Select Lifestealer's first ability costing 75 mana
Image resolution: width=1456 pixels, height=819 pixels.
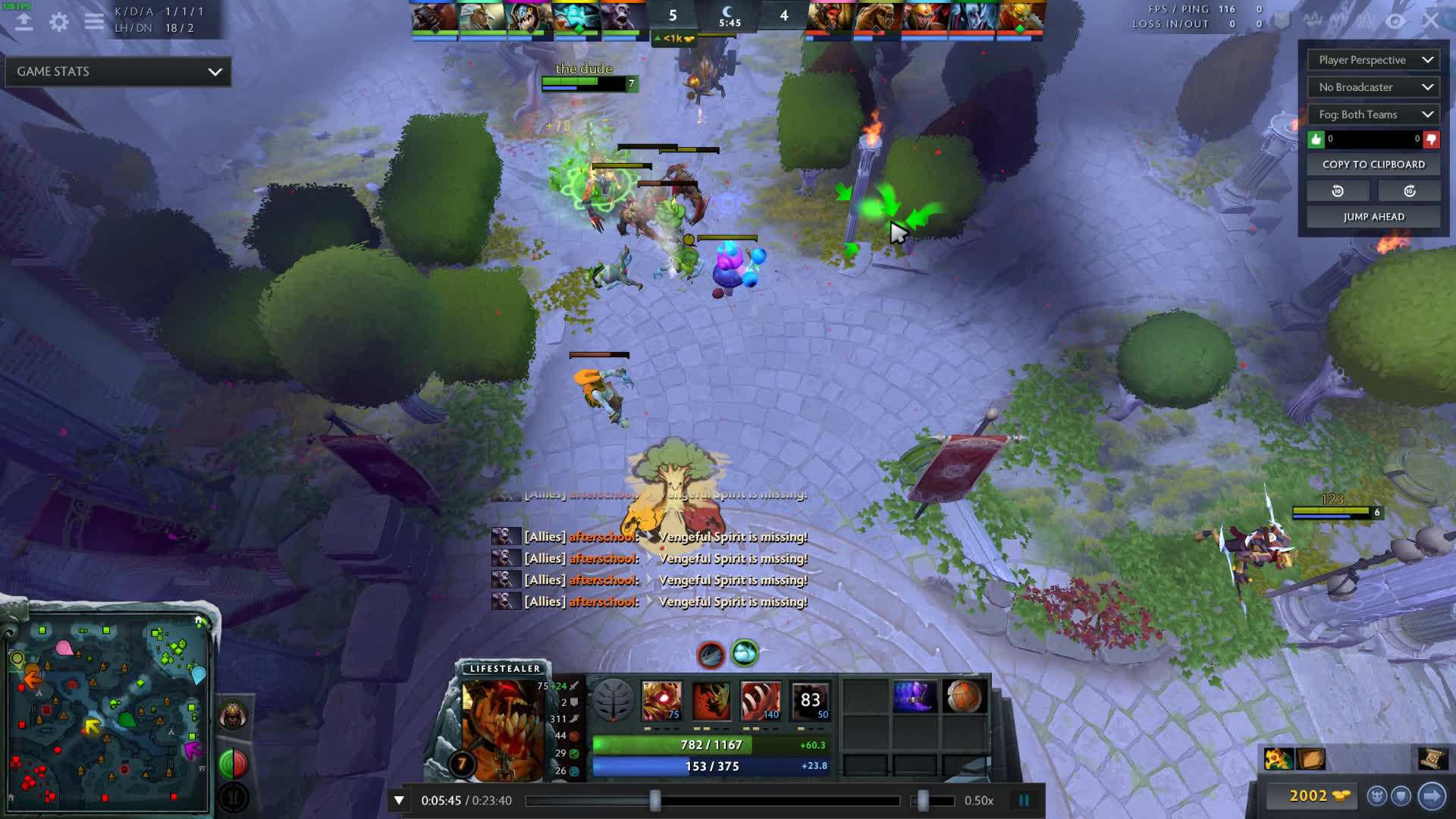(x=661, y=700)
